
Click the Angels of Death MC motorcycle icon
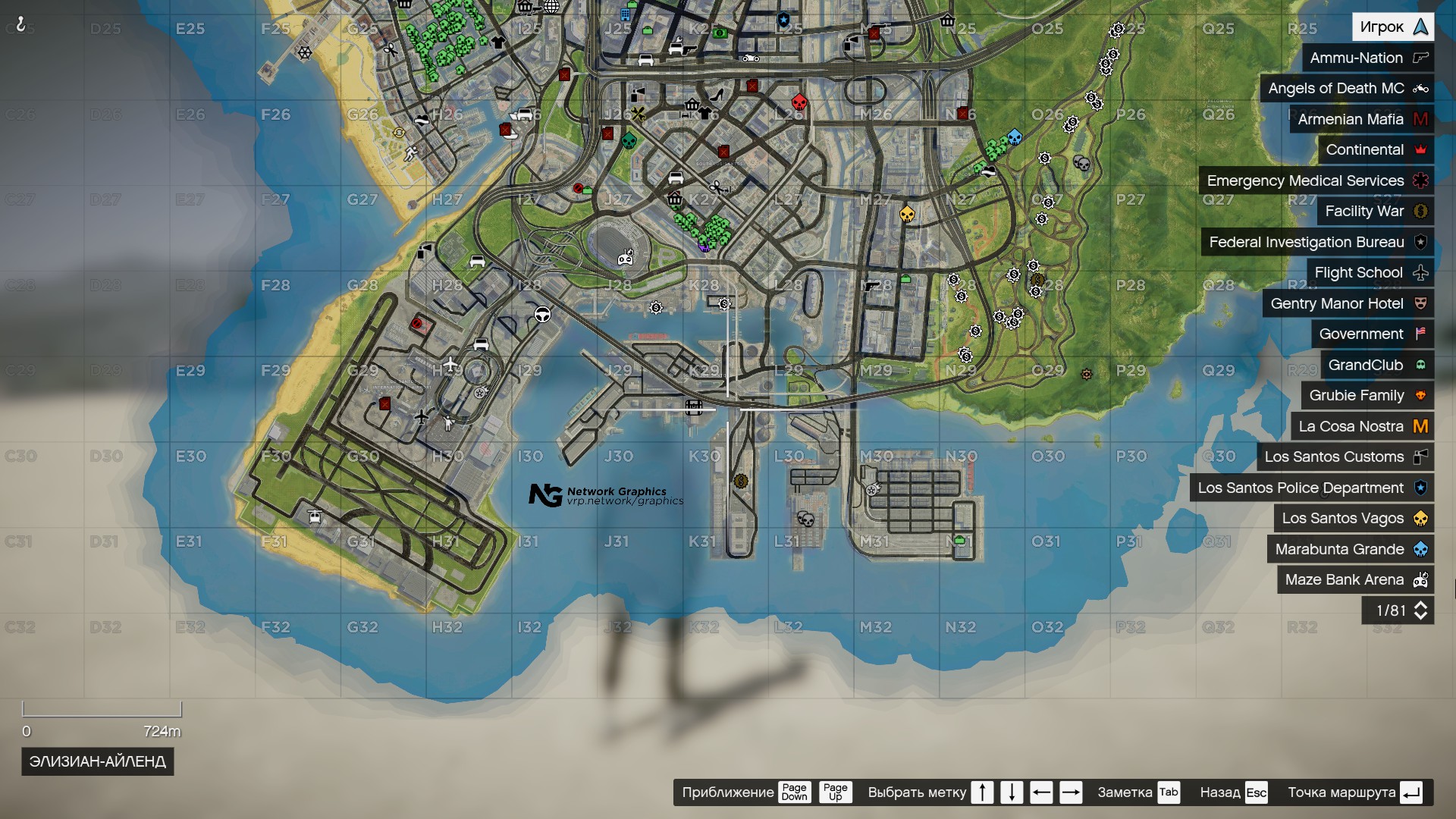pos(1420,89)
